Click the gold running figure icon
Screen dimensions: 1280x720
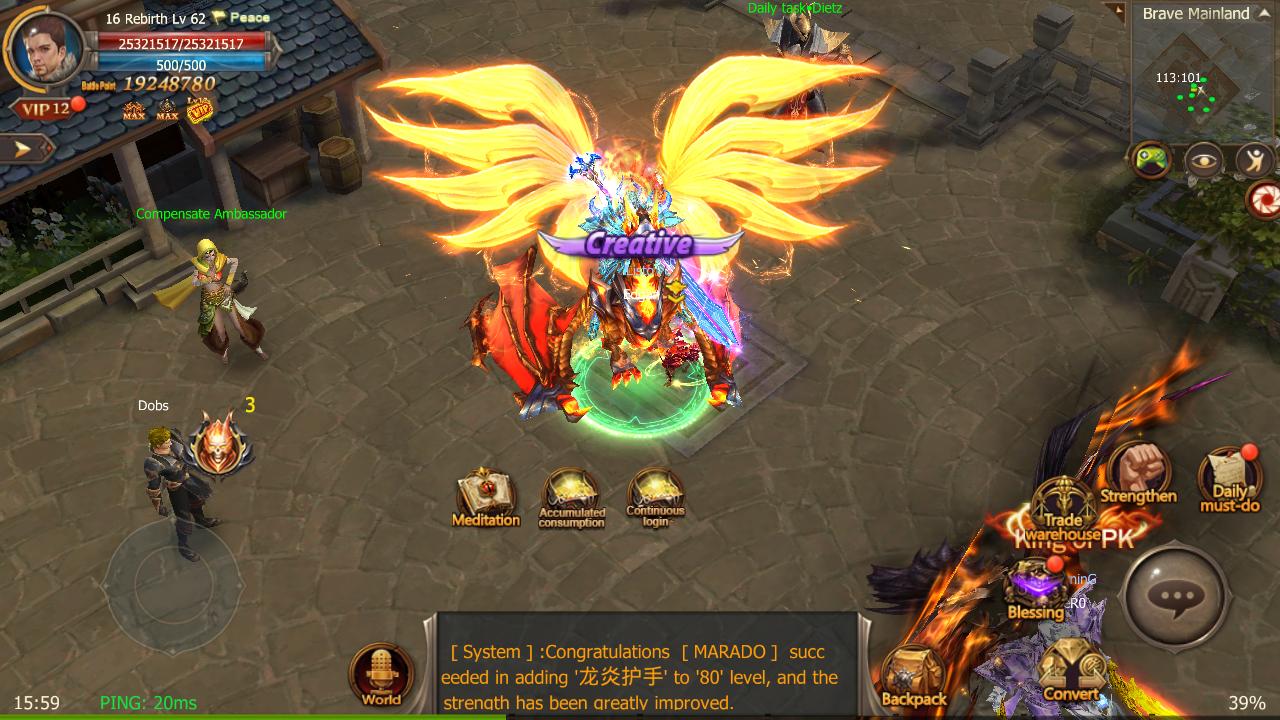click(1253, 160)
